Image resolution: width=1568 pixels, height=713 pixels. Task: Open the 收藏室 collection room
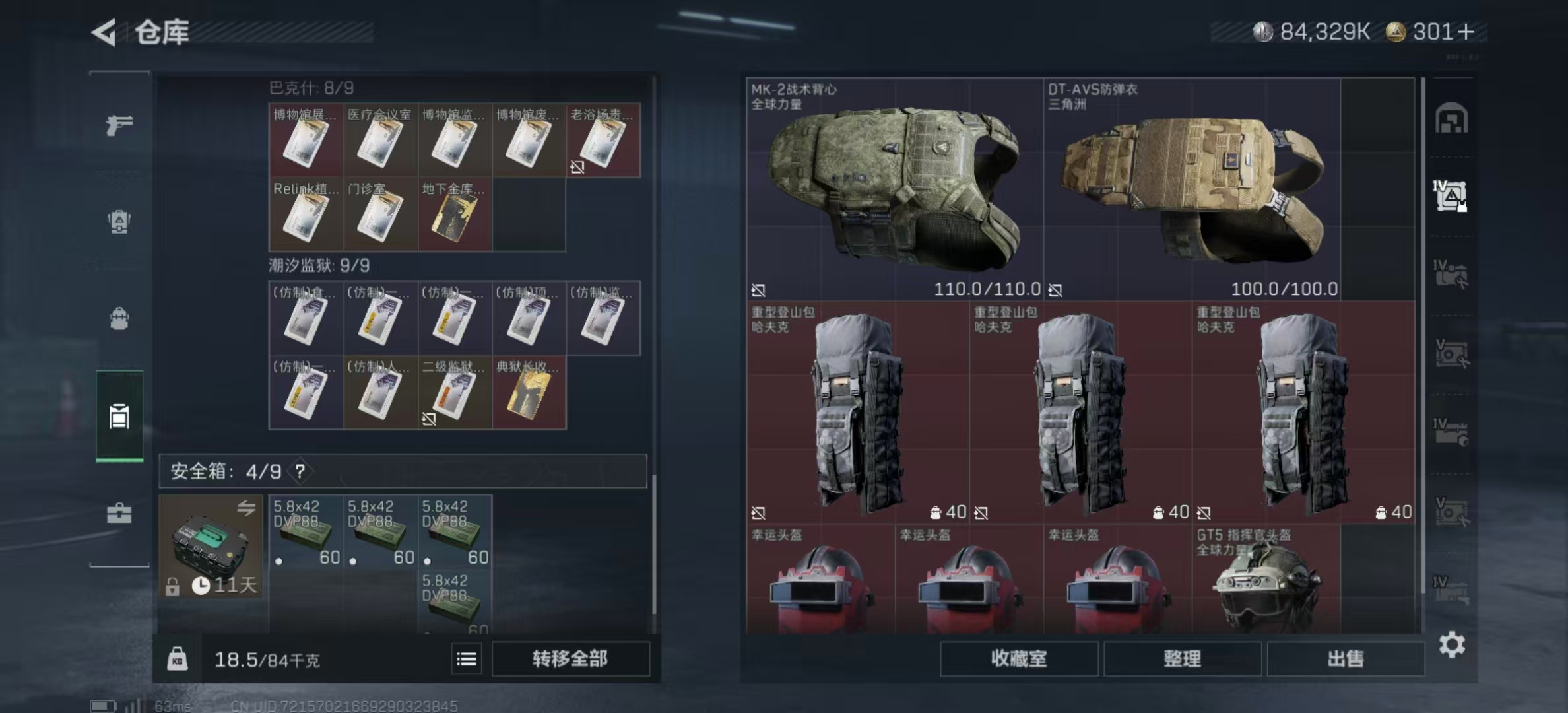click(x=1018, y=658)
